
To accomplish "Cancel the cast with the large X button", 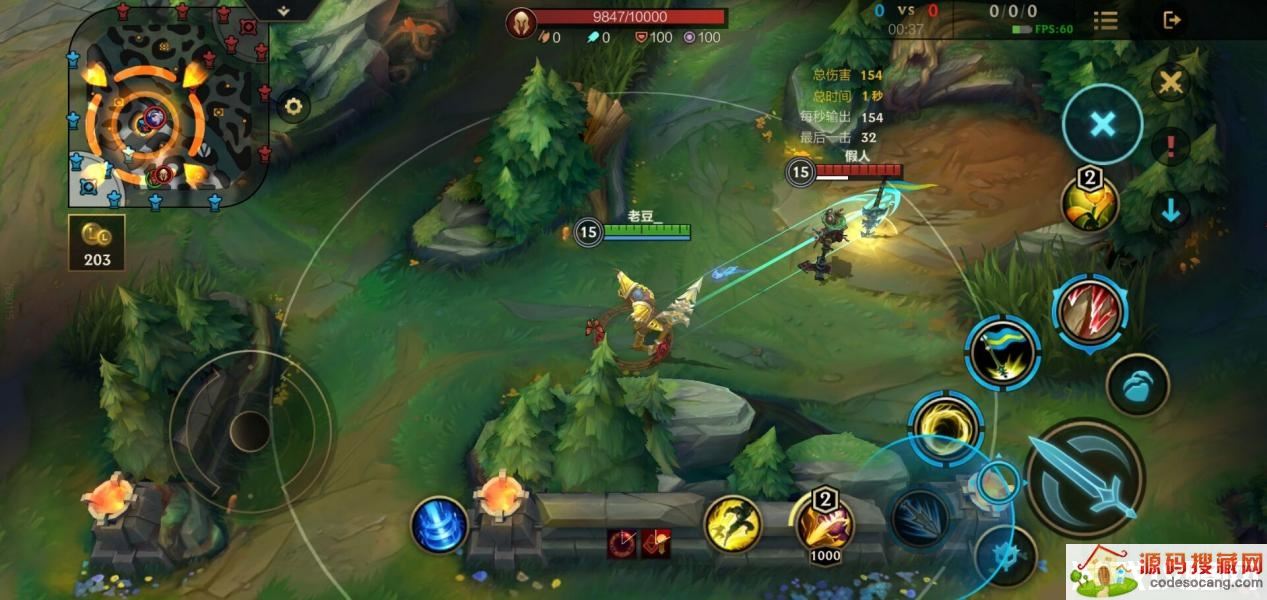I will (1102, 124).
